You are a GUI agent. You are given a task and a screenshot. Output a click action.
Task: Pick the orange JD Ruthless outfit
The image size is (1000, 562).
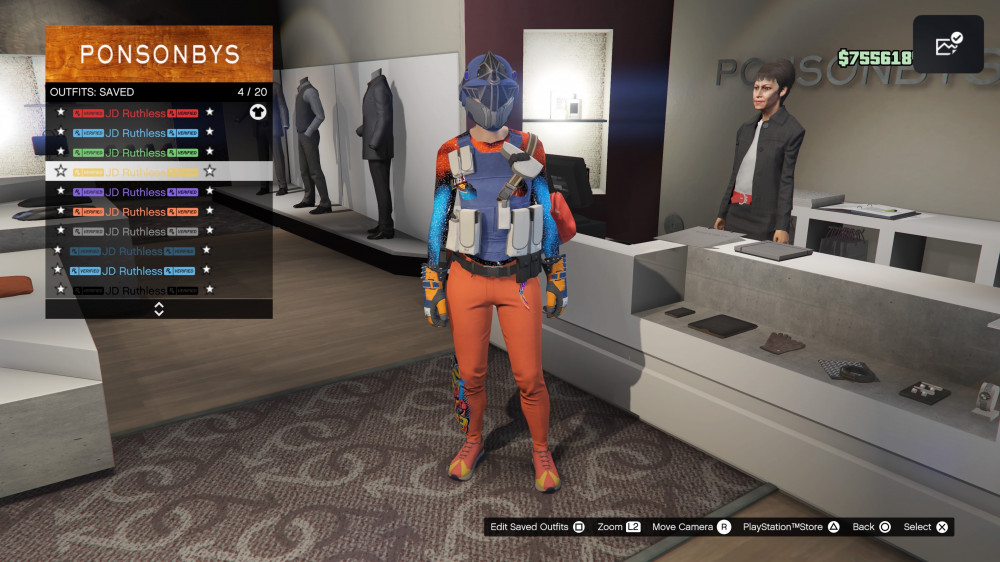(135, 212)
